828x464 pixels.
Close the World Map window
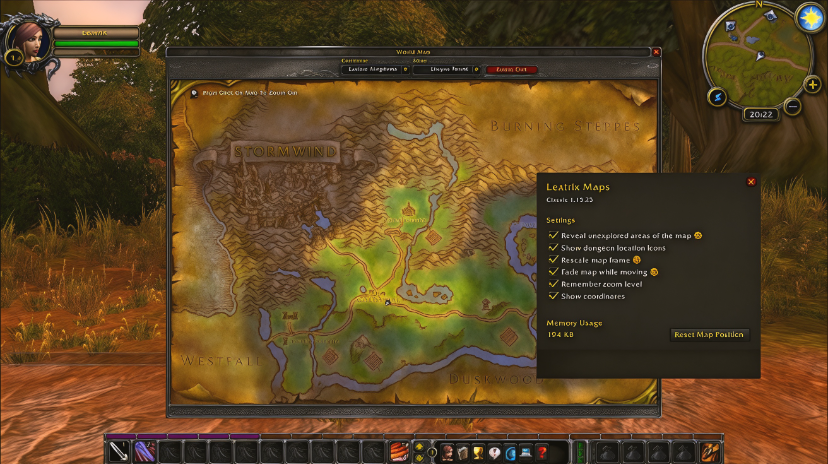(656, 52)
